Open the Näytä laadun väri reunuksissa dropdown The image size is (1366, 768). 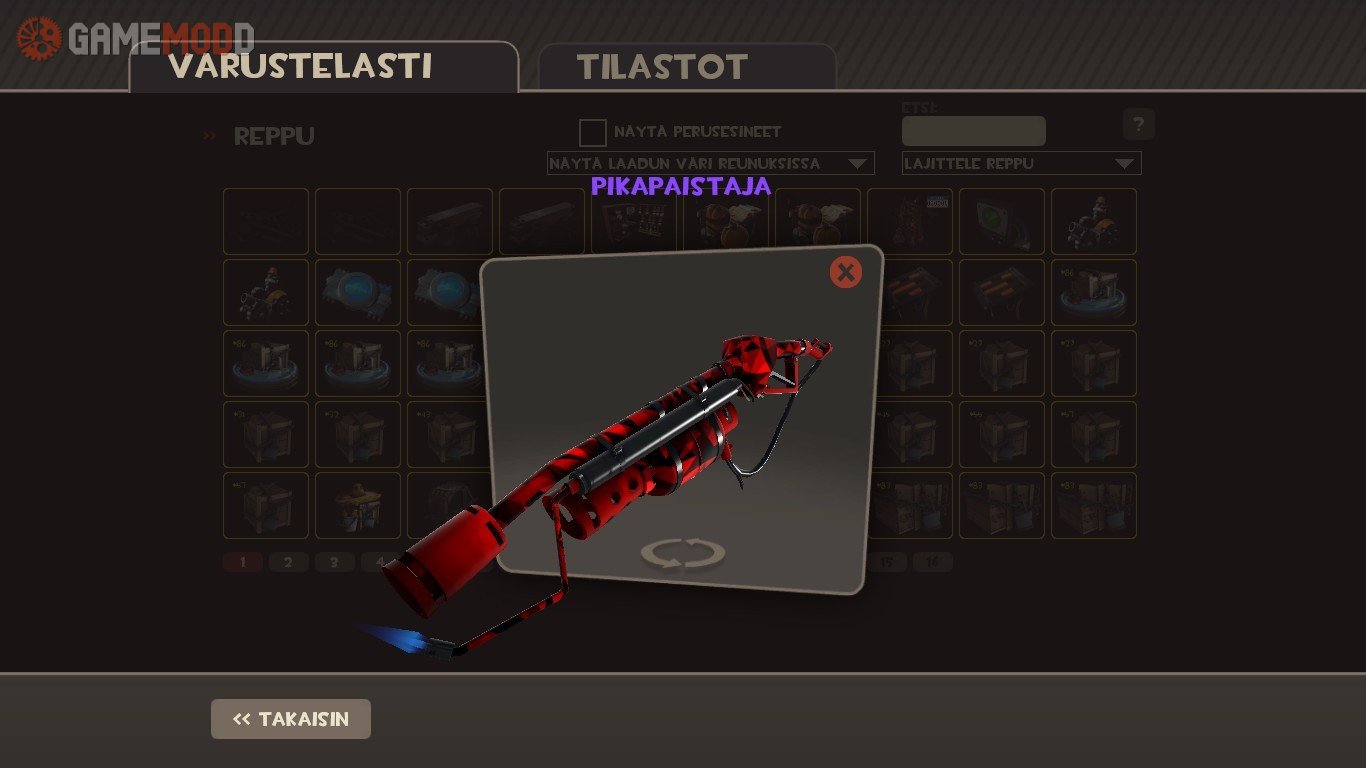pyautogui.click(x=710, y=163)
